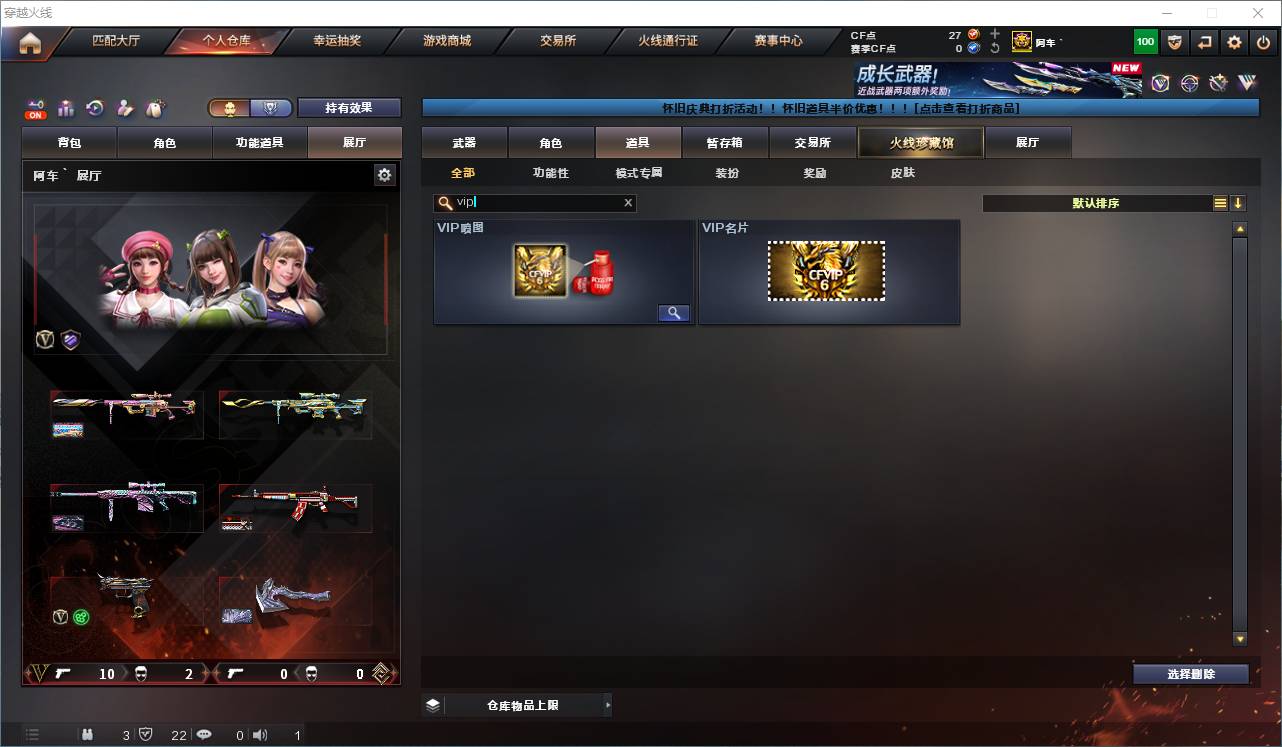Screen dimensions: 1282x747
Task: Clear the vip search input with the X
Action: pos(627,202)
